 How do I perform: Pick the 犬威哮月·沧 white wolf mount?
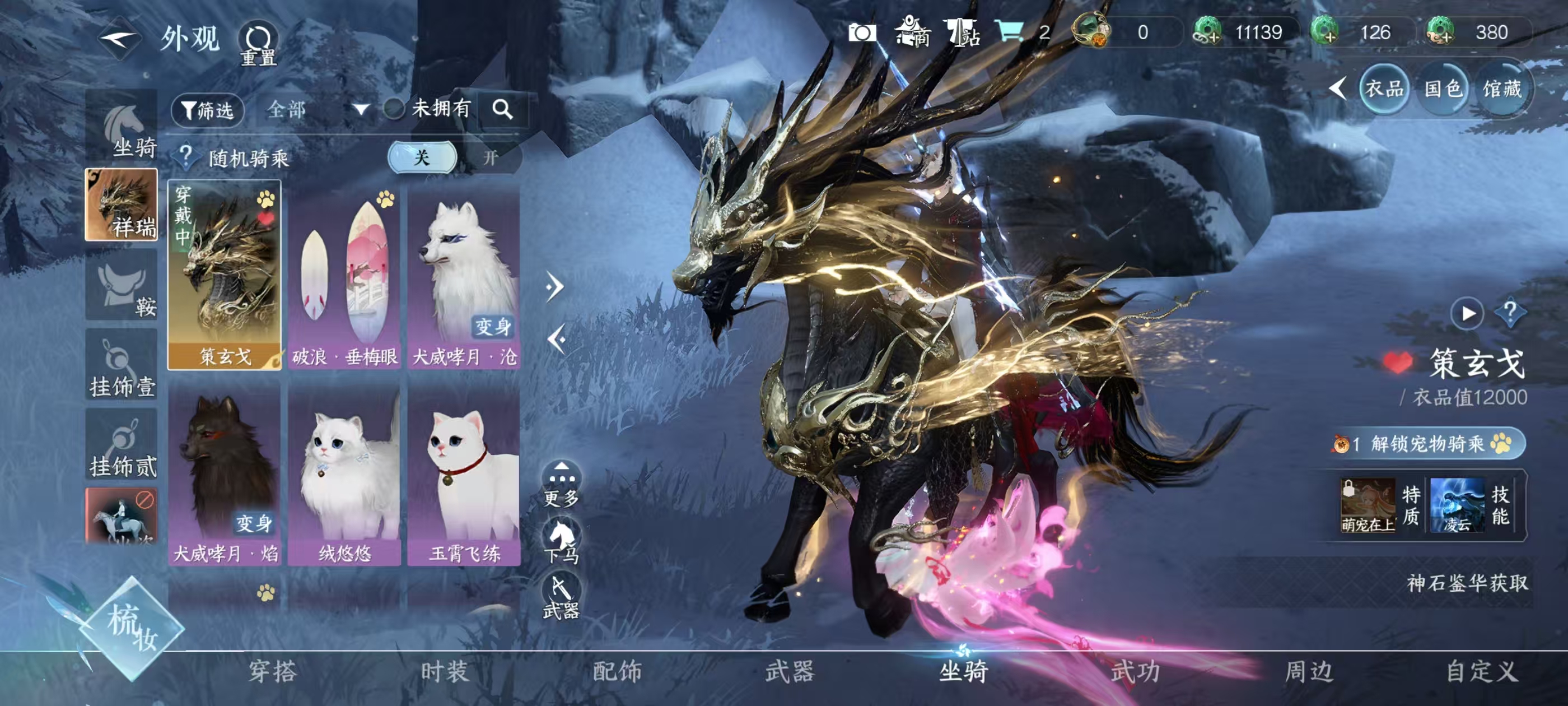coord(464,277)
